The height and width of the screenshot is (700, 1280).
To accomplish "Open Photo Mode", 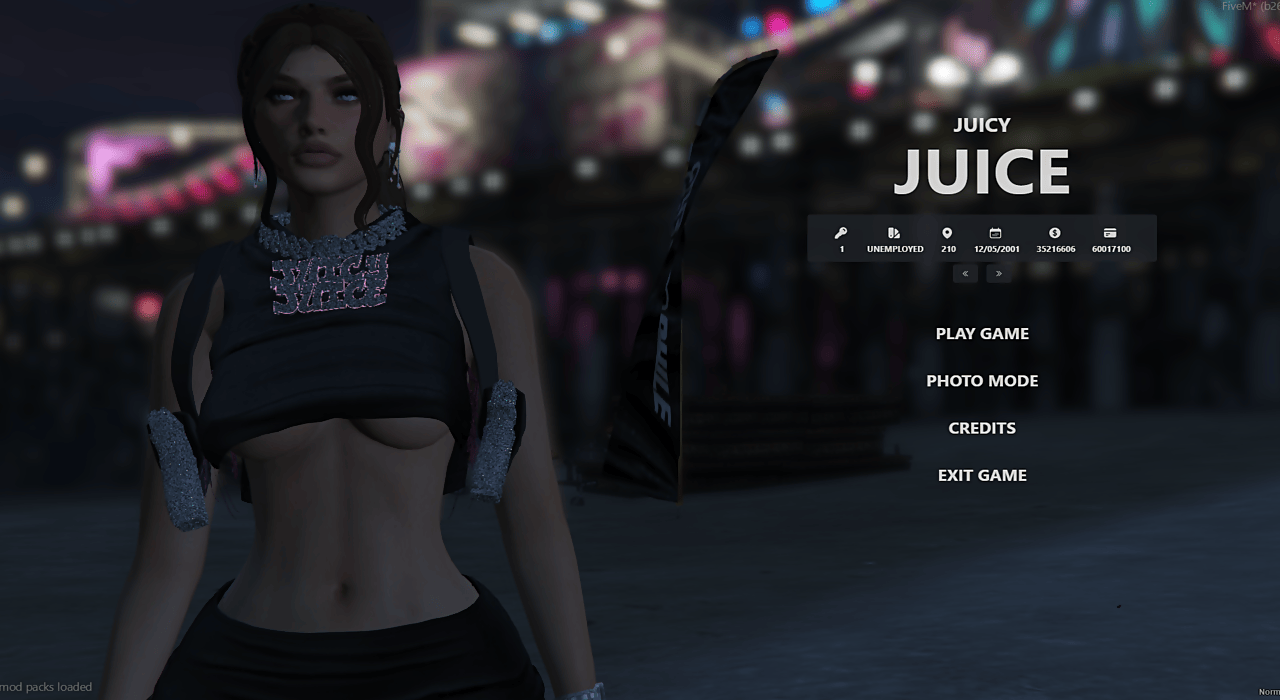I will click(982, 381).
